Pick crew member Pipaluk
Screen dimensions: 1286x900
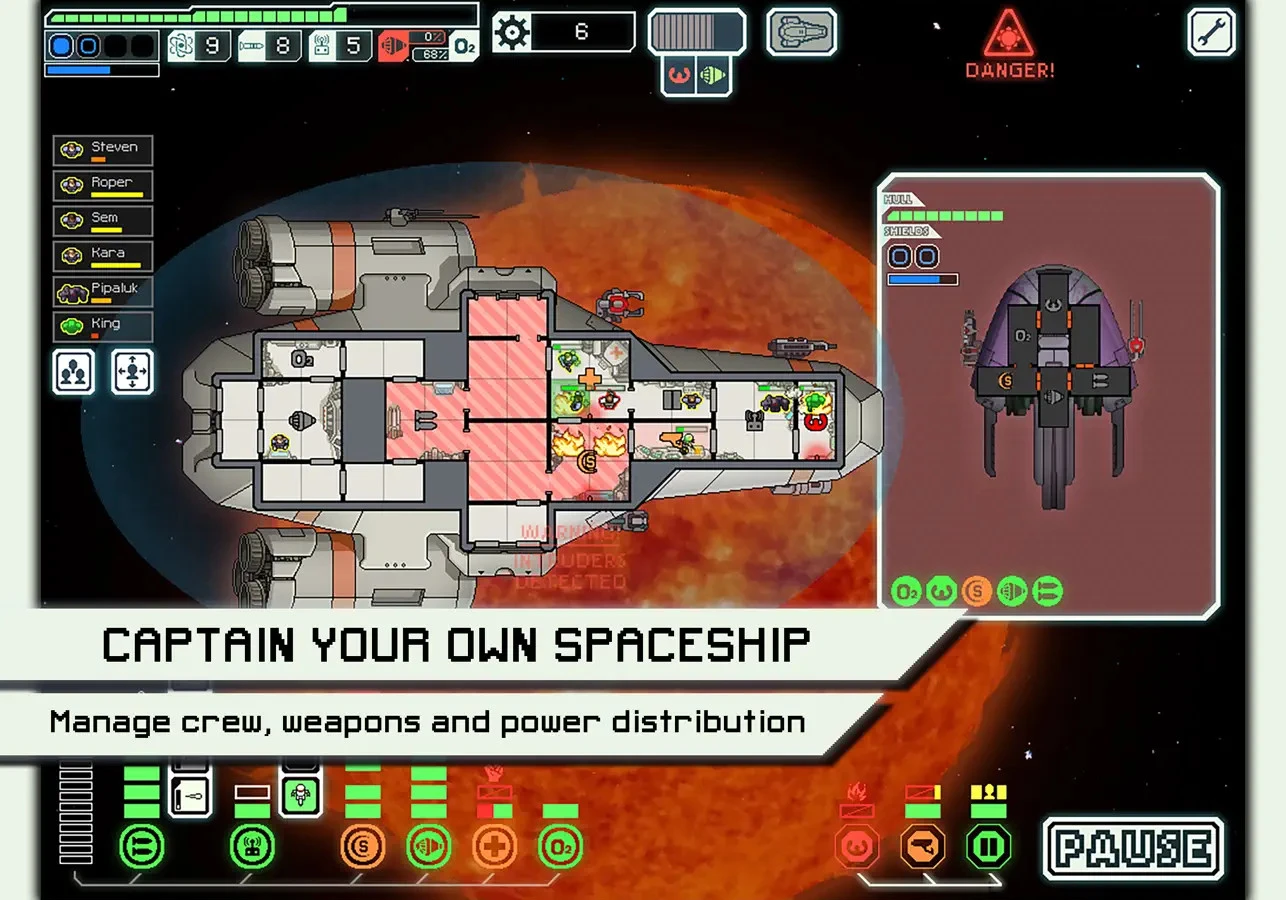[103, 291]
